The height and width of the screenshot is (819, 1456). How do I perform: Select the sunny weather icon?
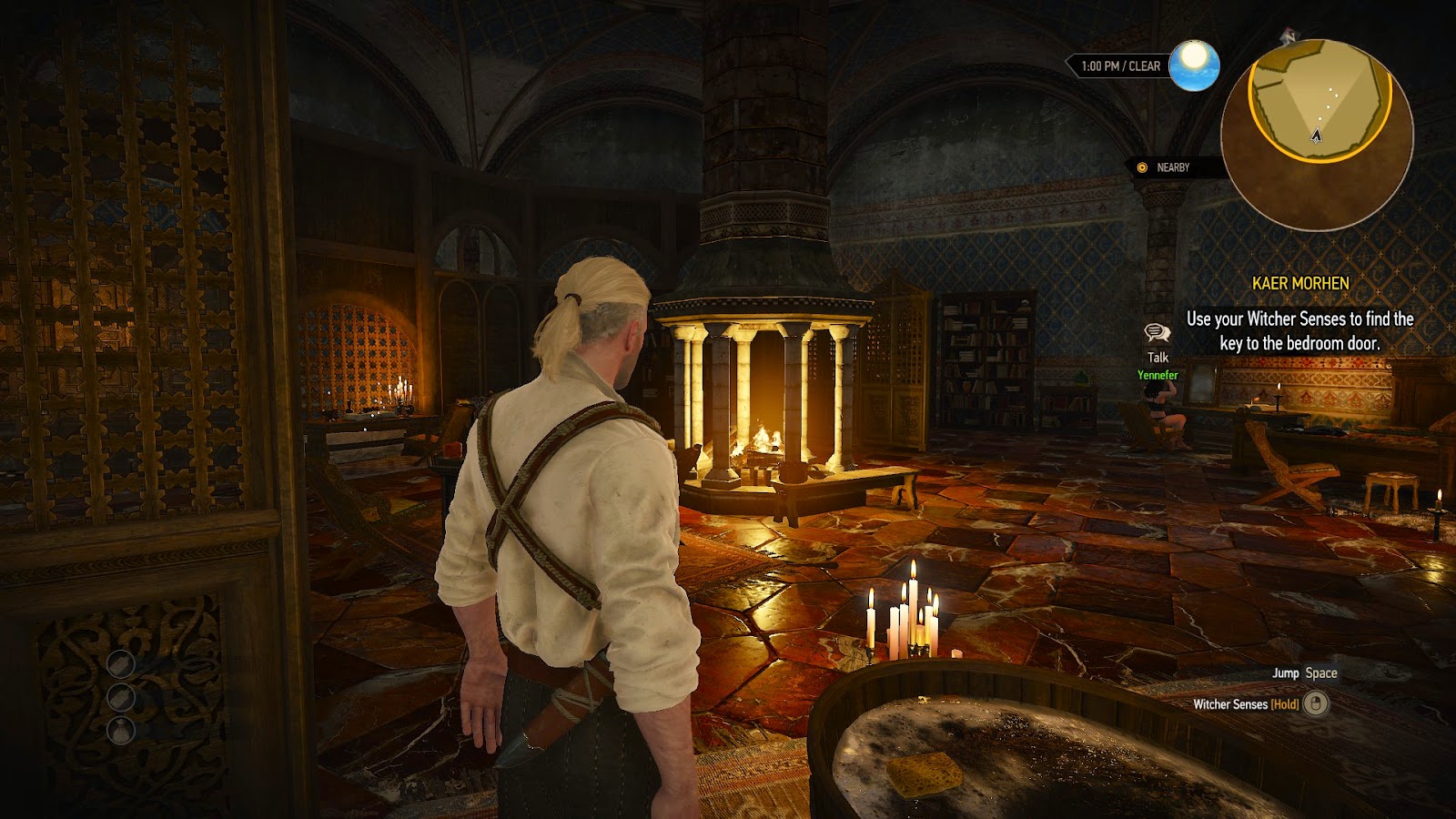1194,66
